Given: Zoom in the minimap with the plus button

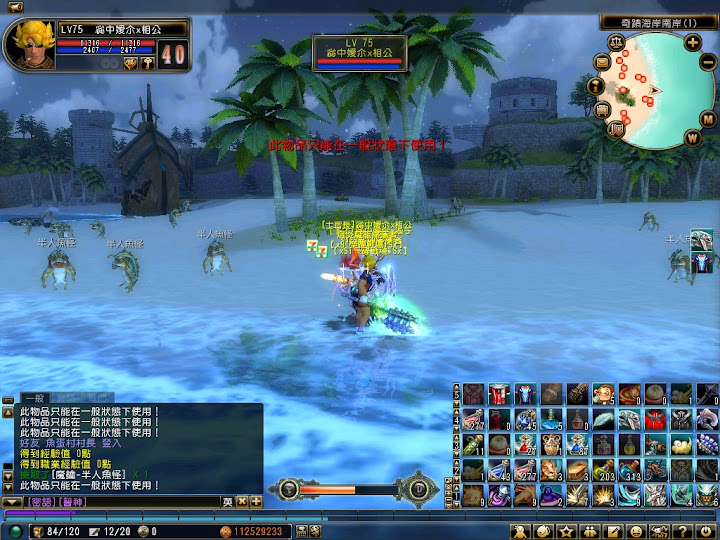Looking at the screenshot, I should 693,43.
